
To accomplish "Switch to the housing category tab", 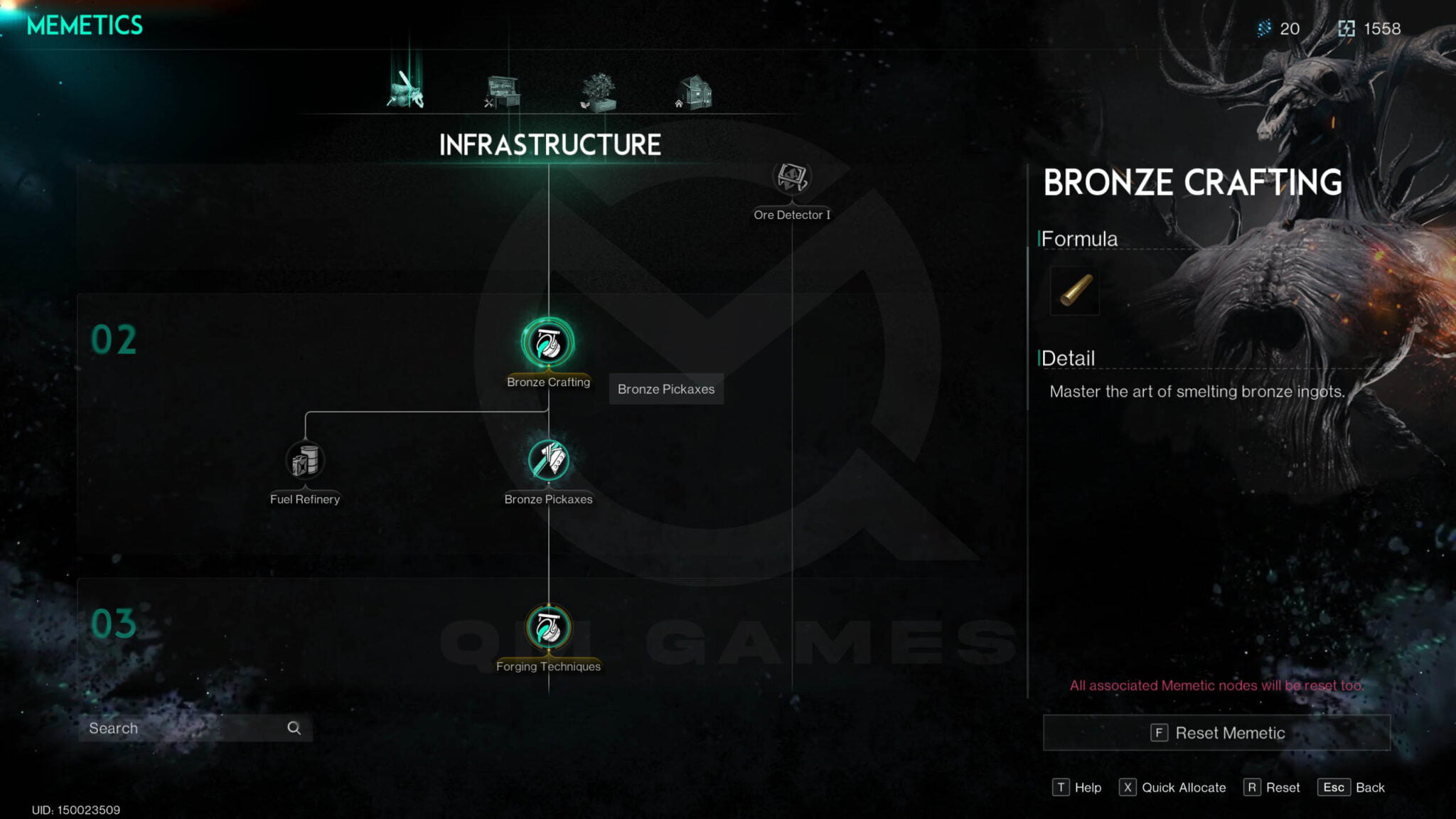I will pos(693,91).
